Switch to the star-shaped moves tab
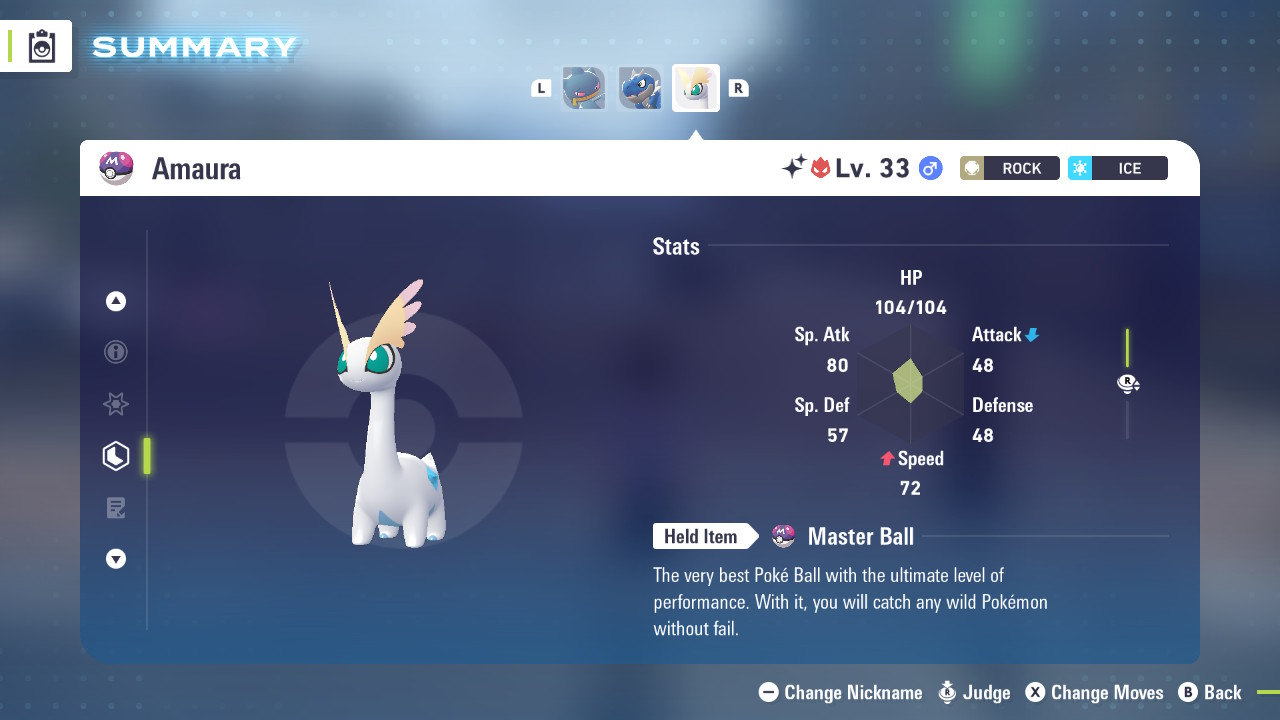 click(116, 404)
